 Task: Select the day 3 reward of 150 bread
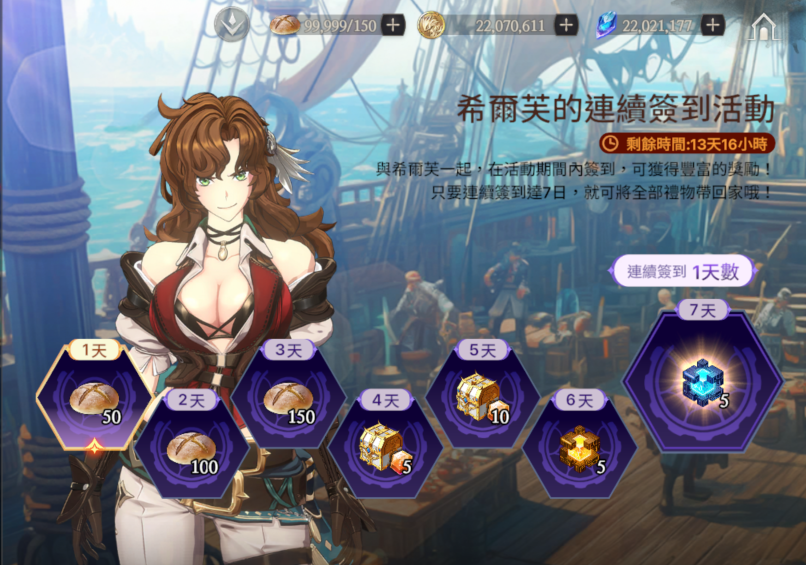[288, 402]
